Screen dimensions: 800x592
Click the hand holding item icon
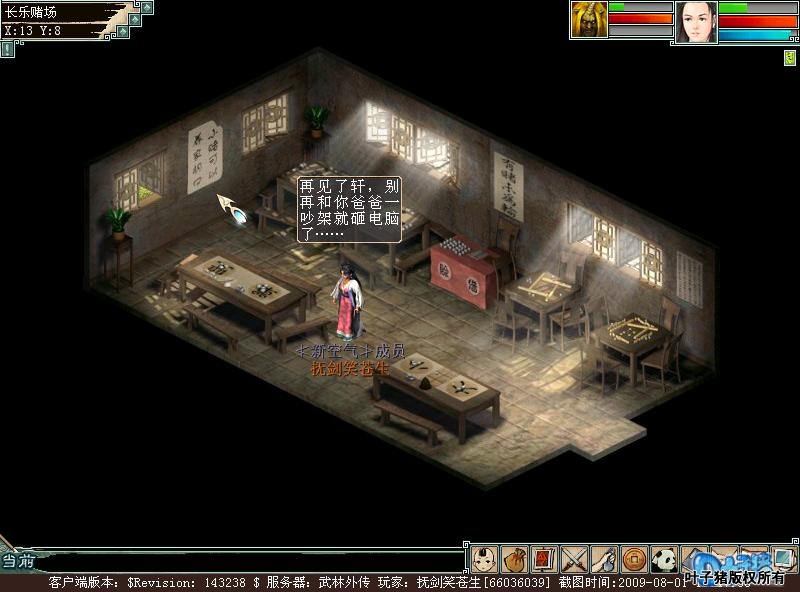point(603,558)
